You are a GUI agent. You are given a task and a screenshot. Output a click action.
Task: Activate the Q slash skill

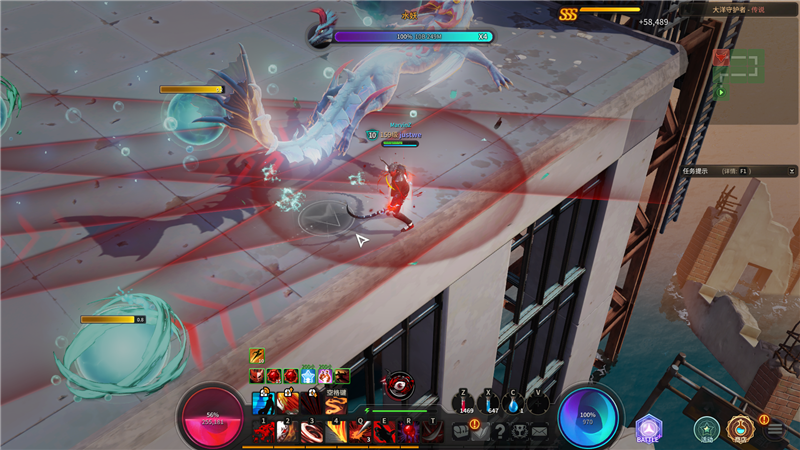361,431
